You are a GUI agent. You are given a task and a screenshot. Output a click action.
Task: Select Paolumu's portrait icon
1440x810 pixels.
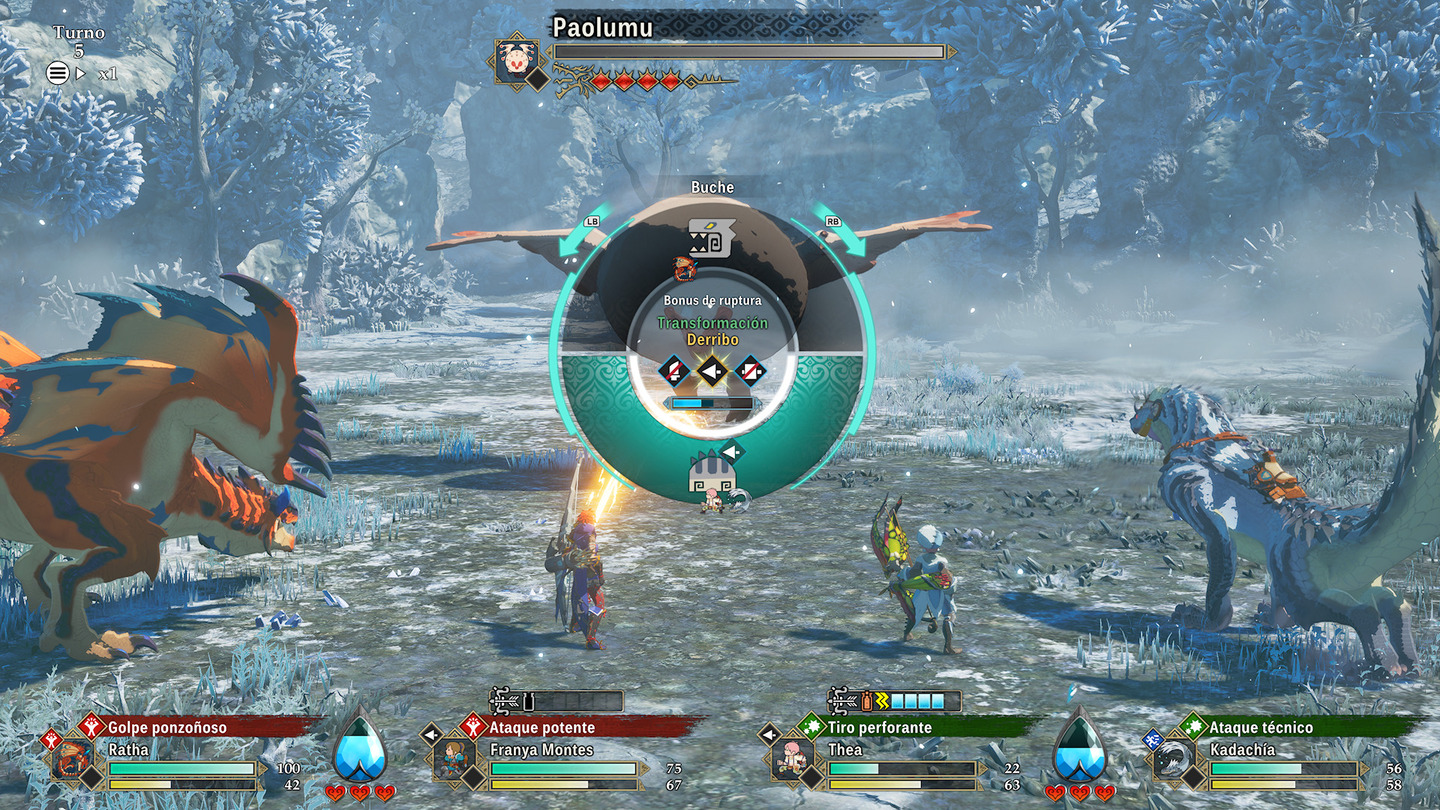(x=517, y=62)
